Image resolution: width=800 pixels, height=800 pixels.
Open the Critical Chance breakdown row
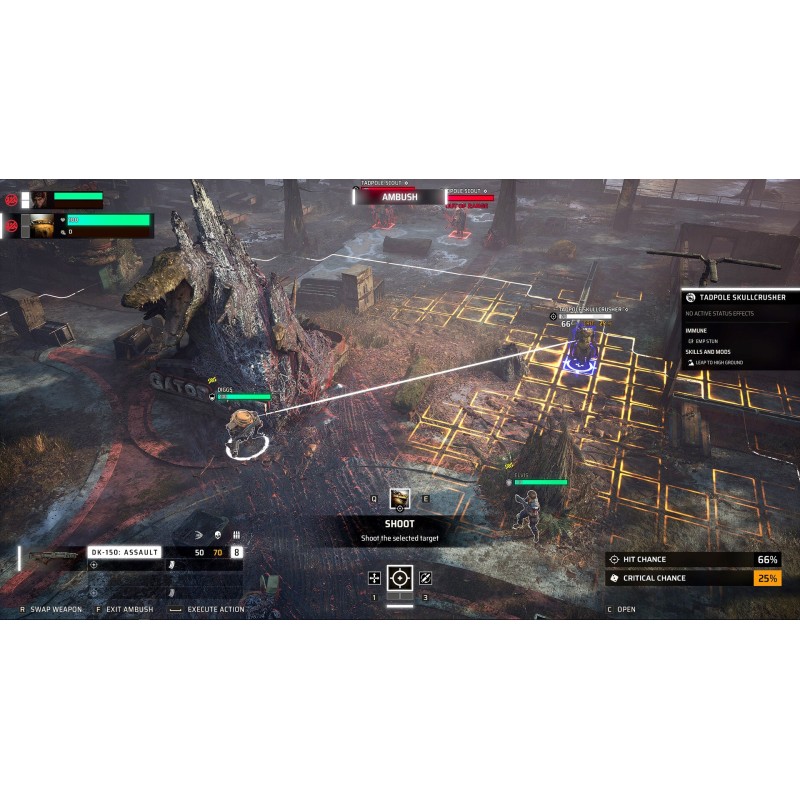[693, 578]
